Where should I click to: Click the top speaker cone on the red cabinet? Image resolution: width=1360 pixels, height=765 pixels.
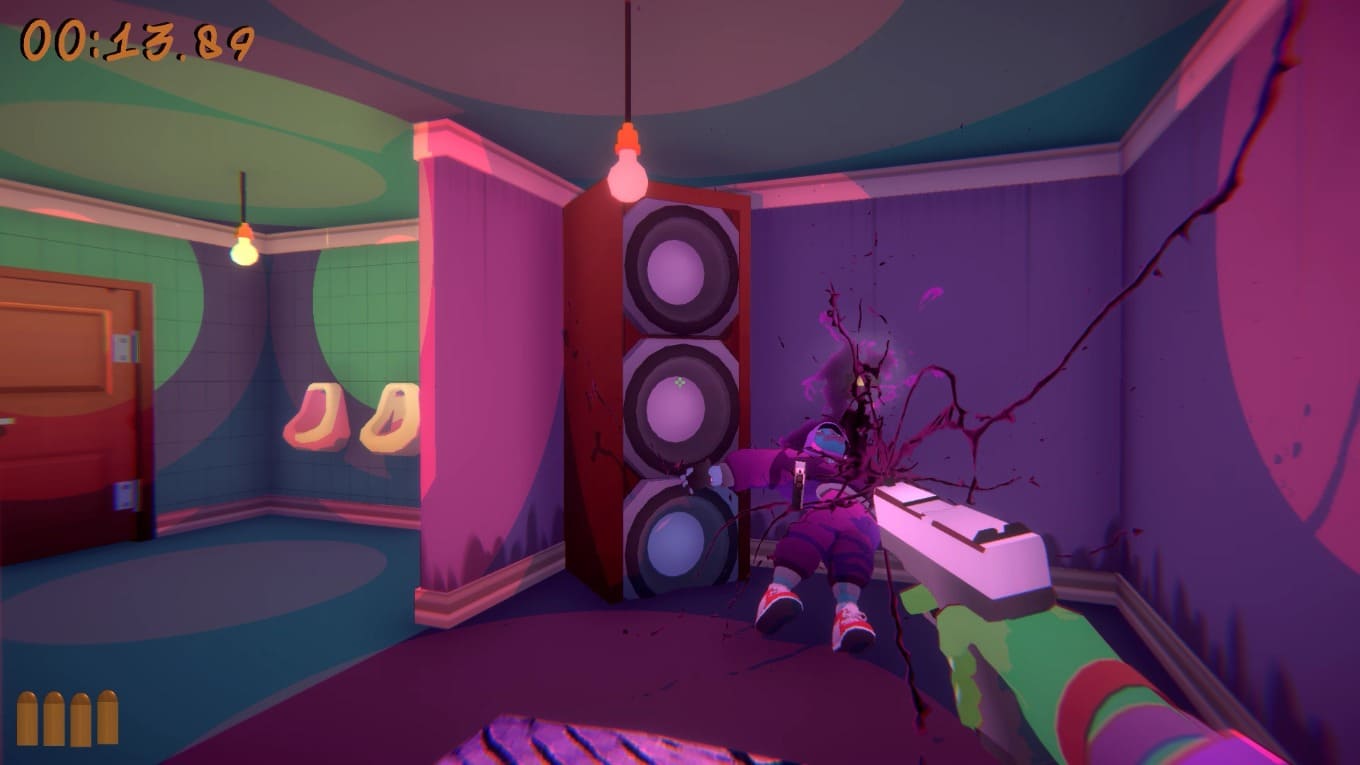point(675,270)
